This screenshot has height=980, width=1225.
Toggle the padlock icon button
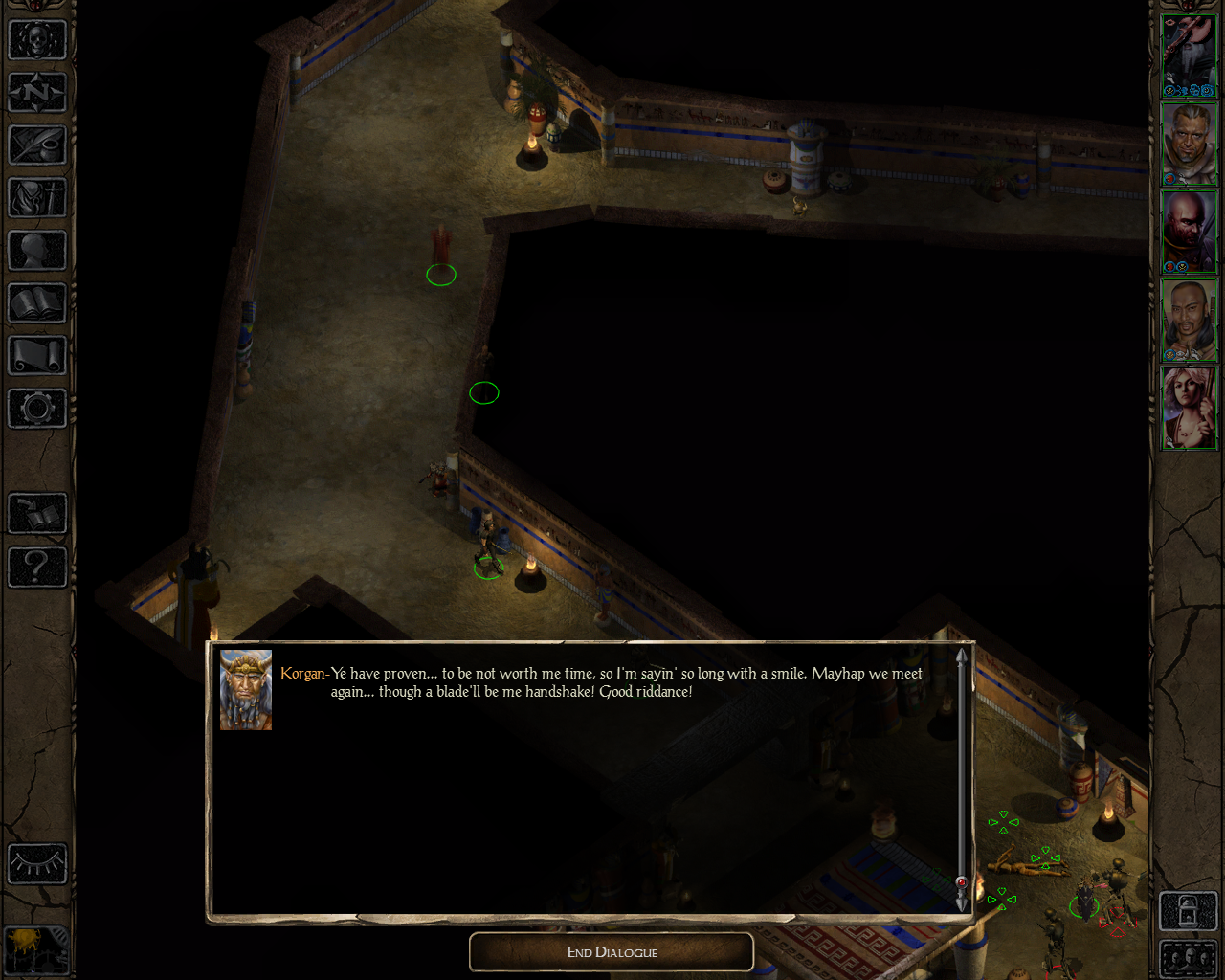pos(1188,910)
